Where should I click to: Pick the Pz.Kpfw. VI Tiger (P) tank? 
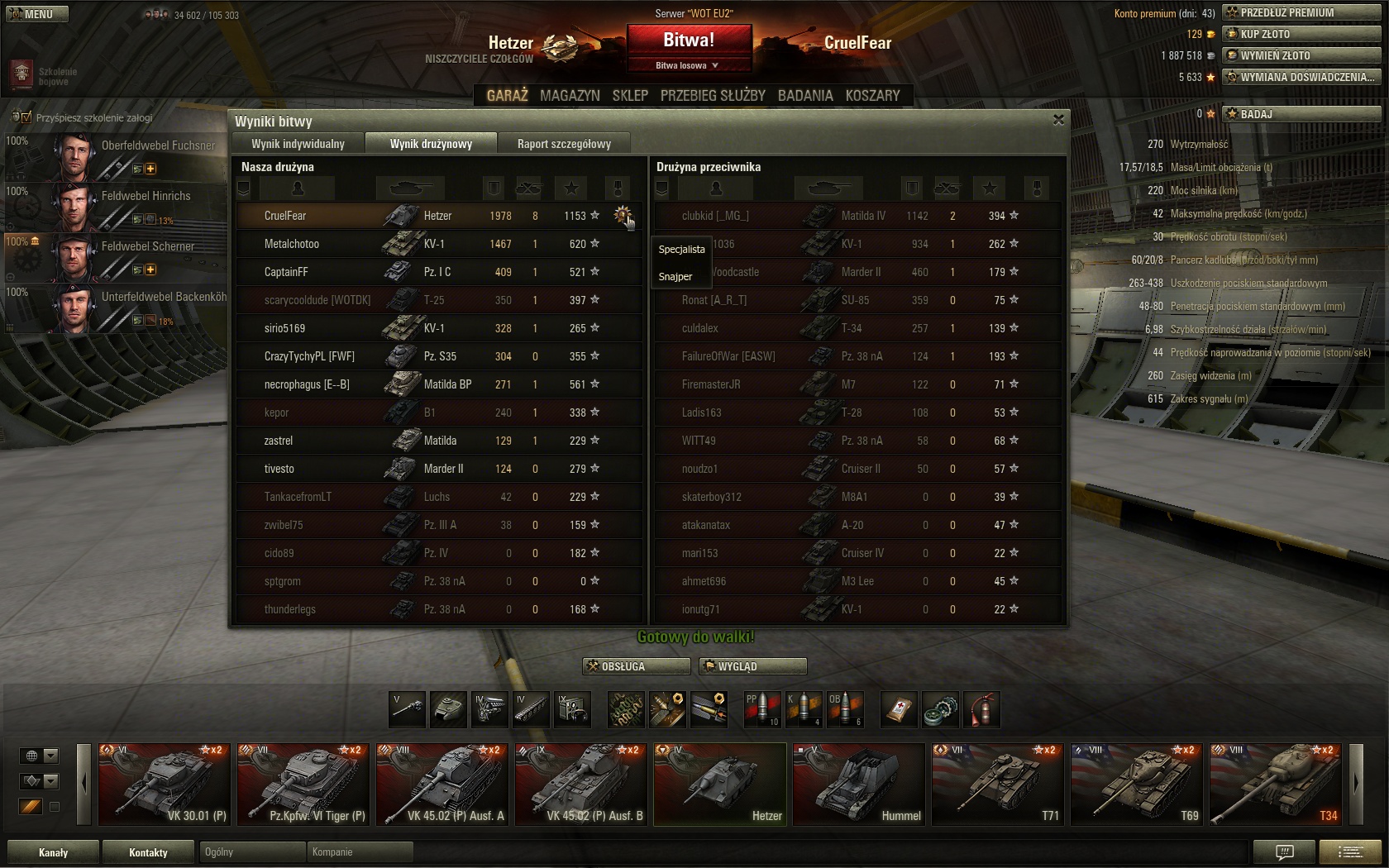(303, 784)
